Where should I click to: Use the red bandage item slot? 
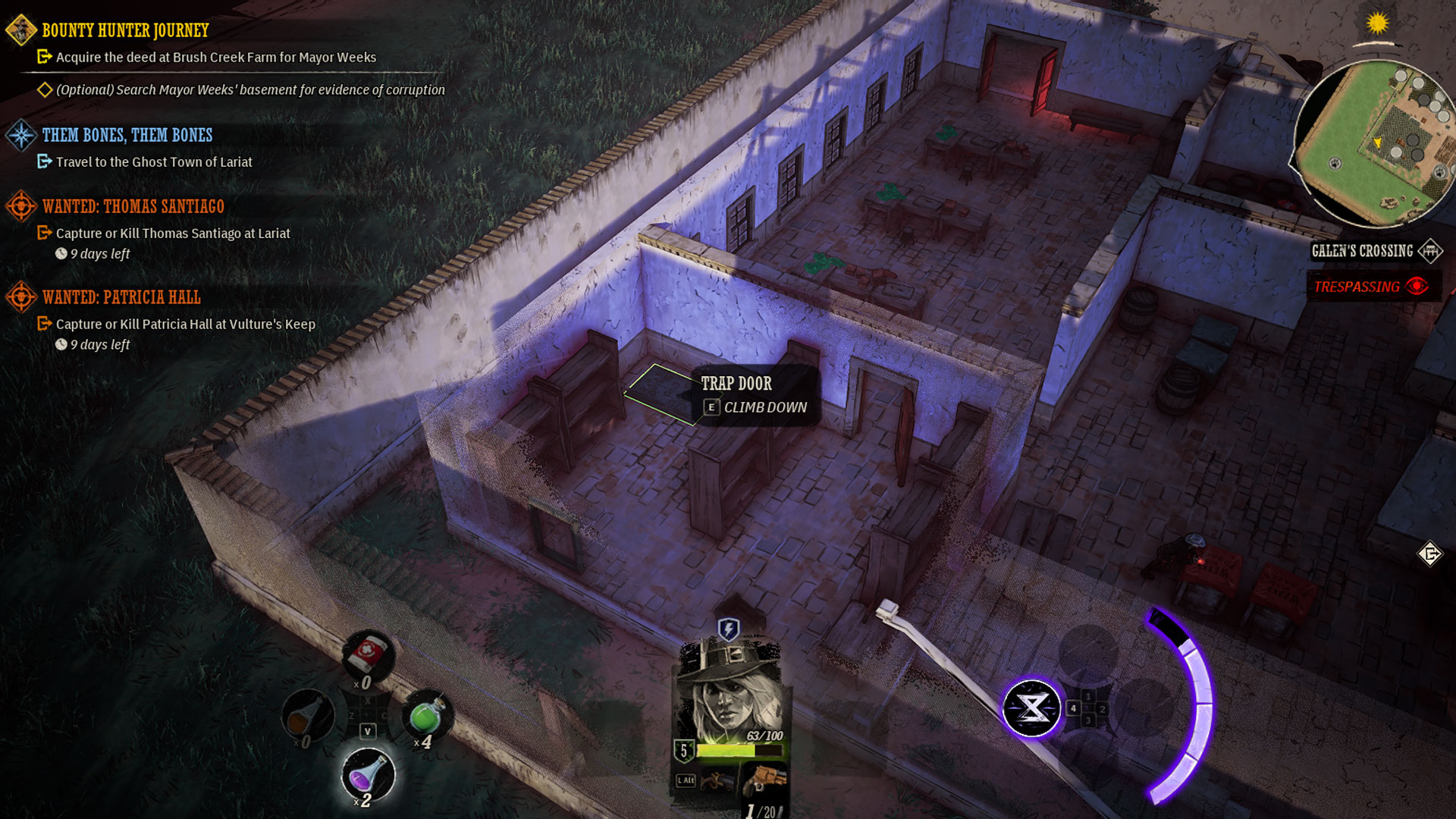[369, 654]
